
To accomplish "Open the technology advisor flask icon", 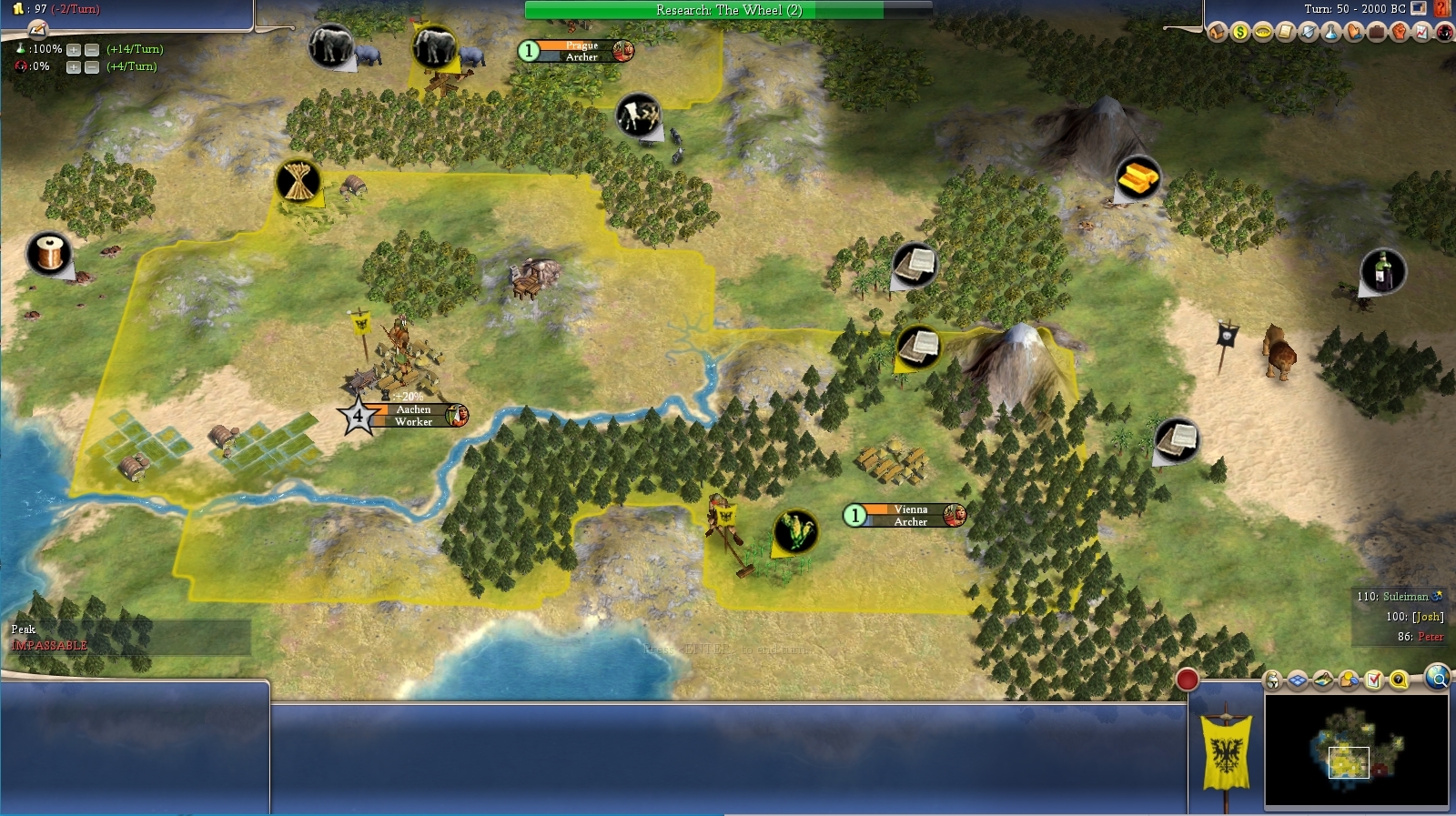I will (x=1330, y=33).
